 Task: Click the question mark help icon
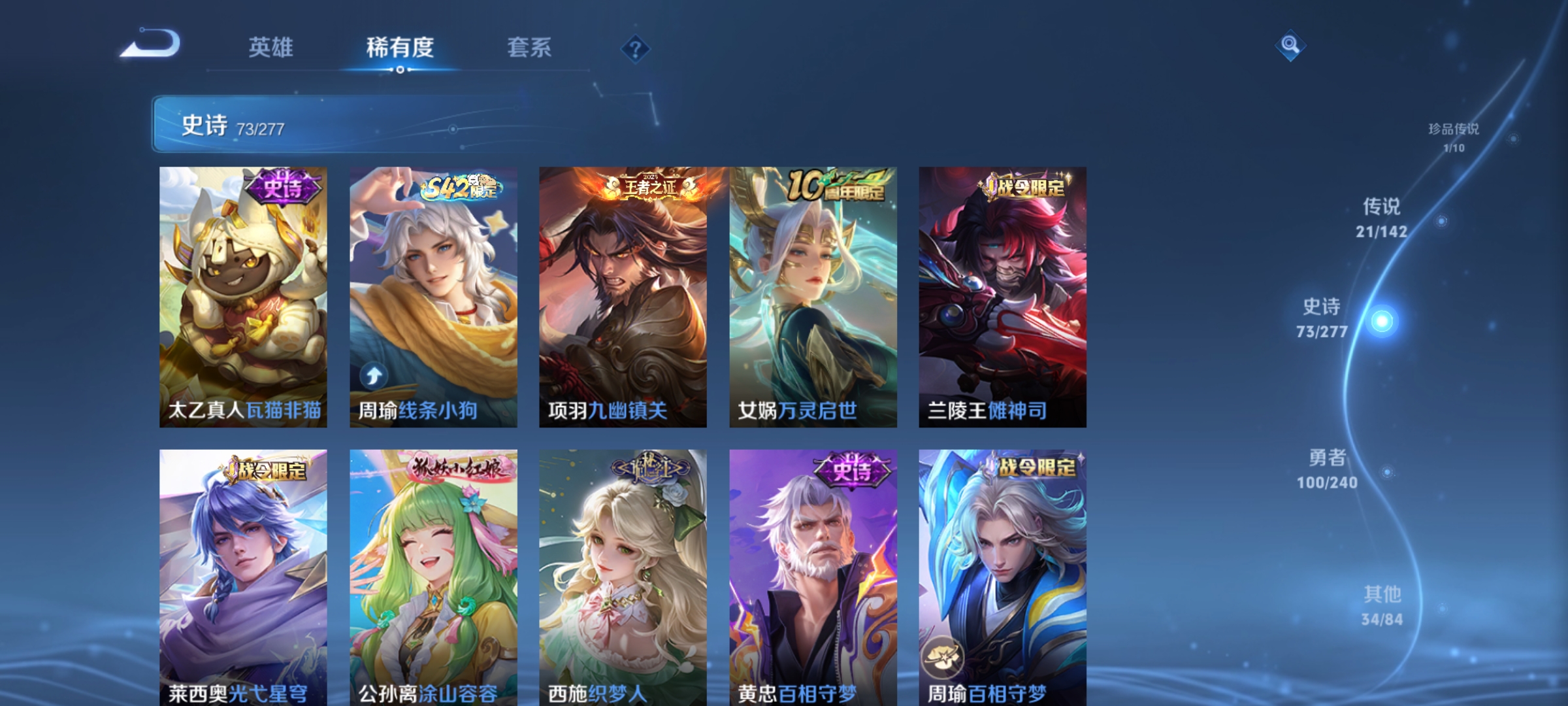click(636, 48)
